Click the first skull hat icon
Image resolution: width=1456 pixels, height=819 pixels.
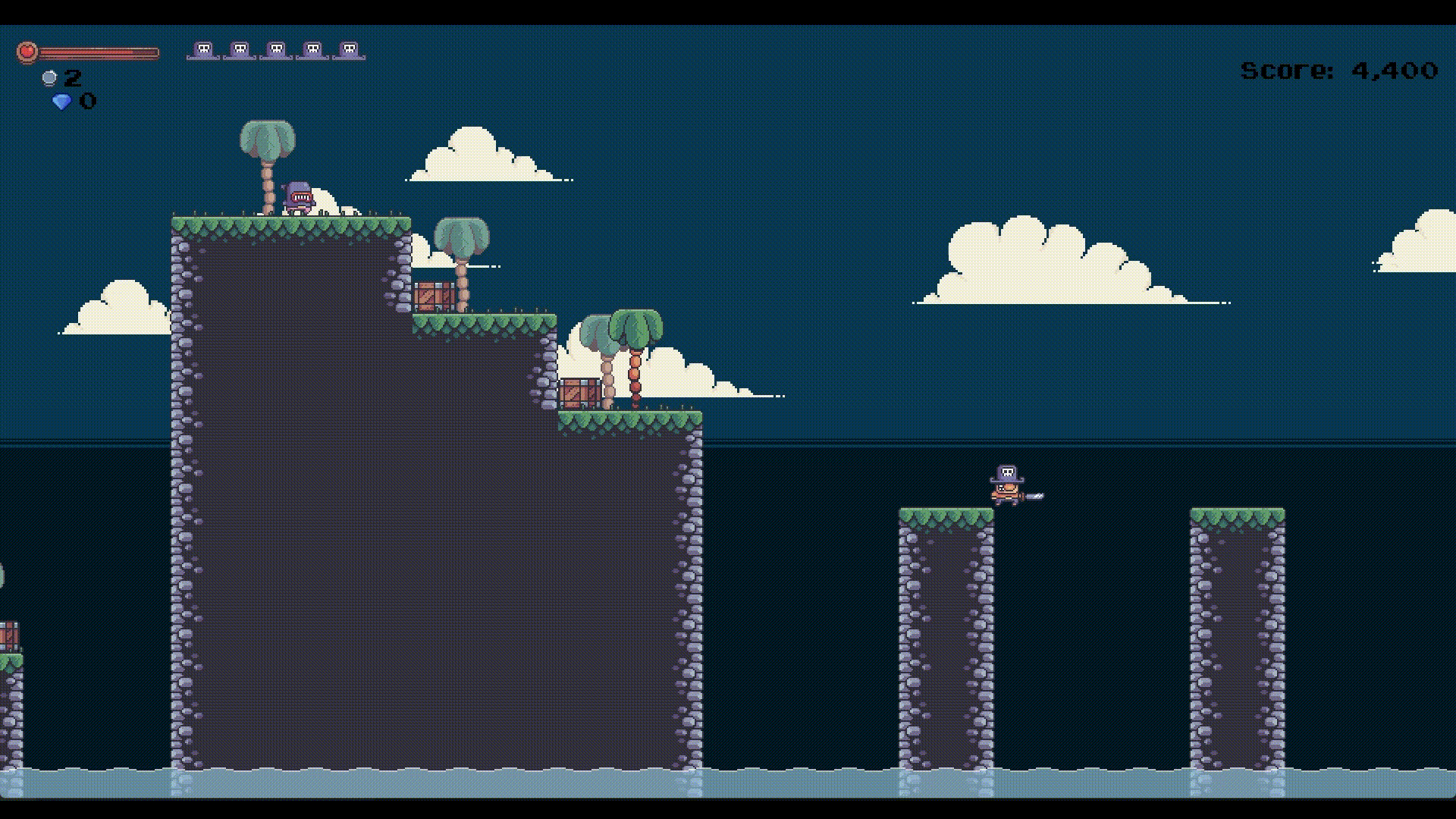[x=202, y=49]
